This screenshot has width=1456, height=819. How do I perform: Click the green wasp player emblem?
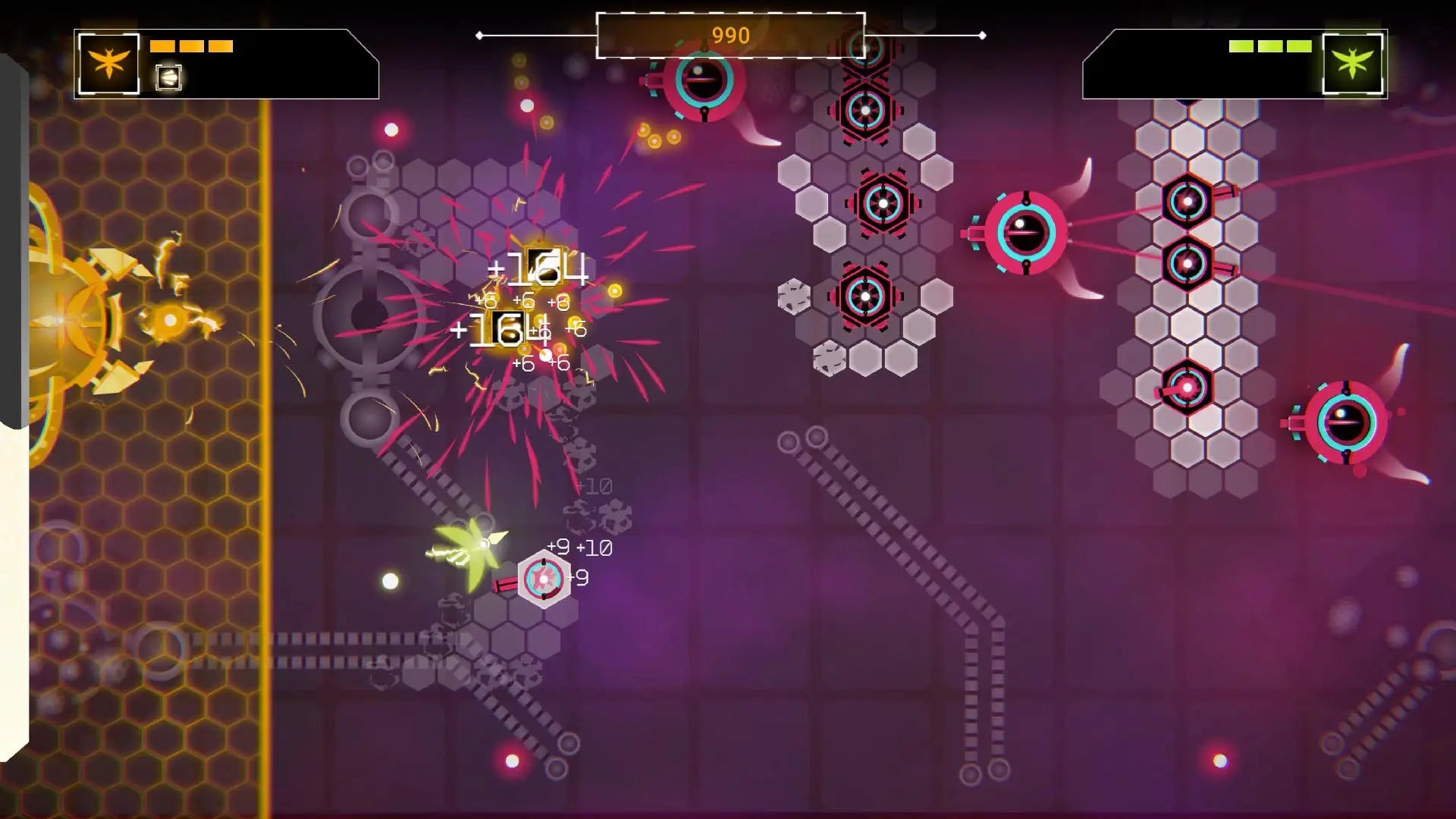point(1353,64)
